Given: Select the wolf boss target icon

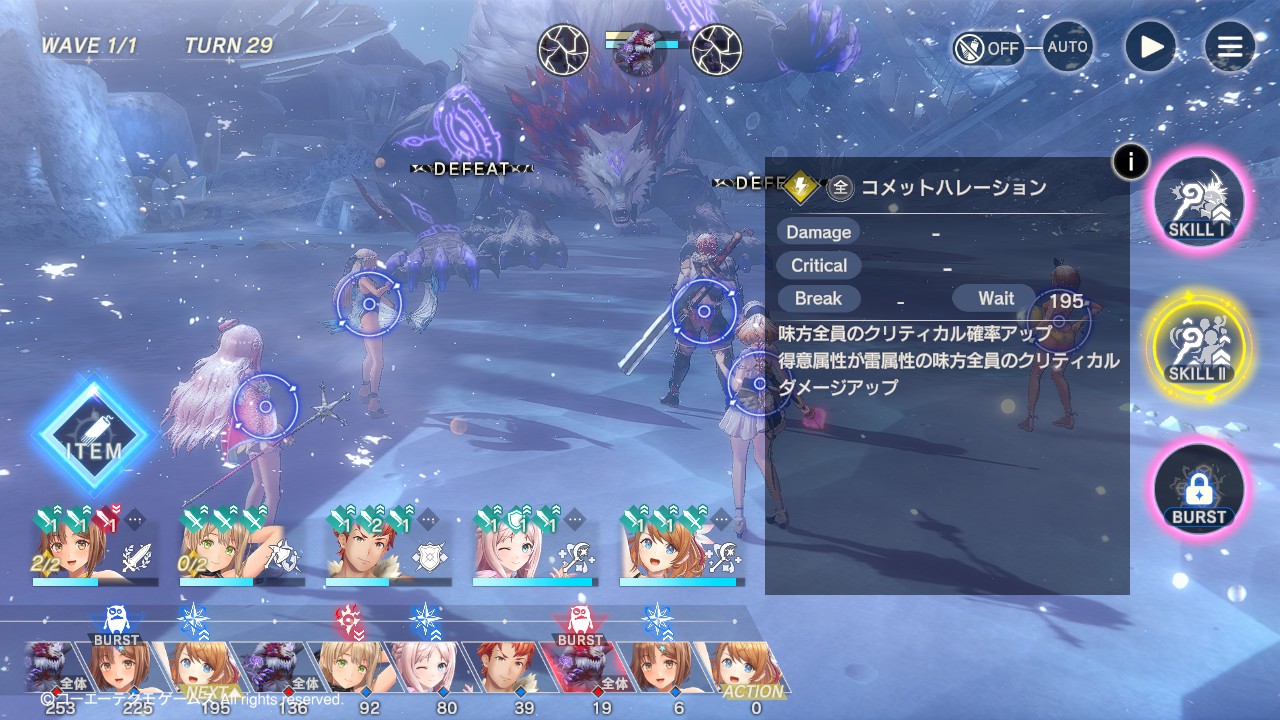Looking at the screenshot, I should (x=640, y=50).
